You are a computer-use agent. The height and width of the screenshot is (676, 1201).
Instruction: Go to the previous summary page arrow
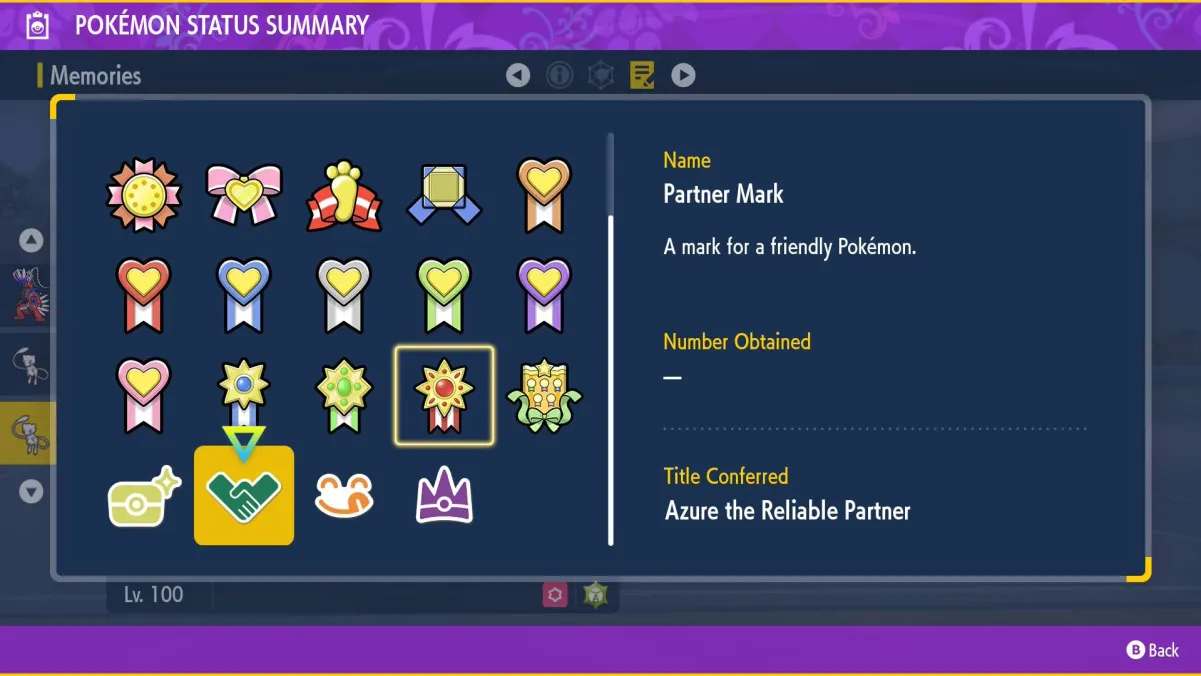pyautogui.click(x=518, y=75)
